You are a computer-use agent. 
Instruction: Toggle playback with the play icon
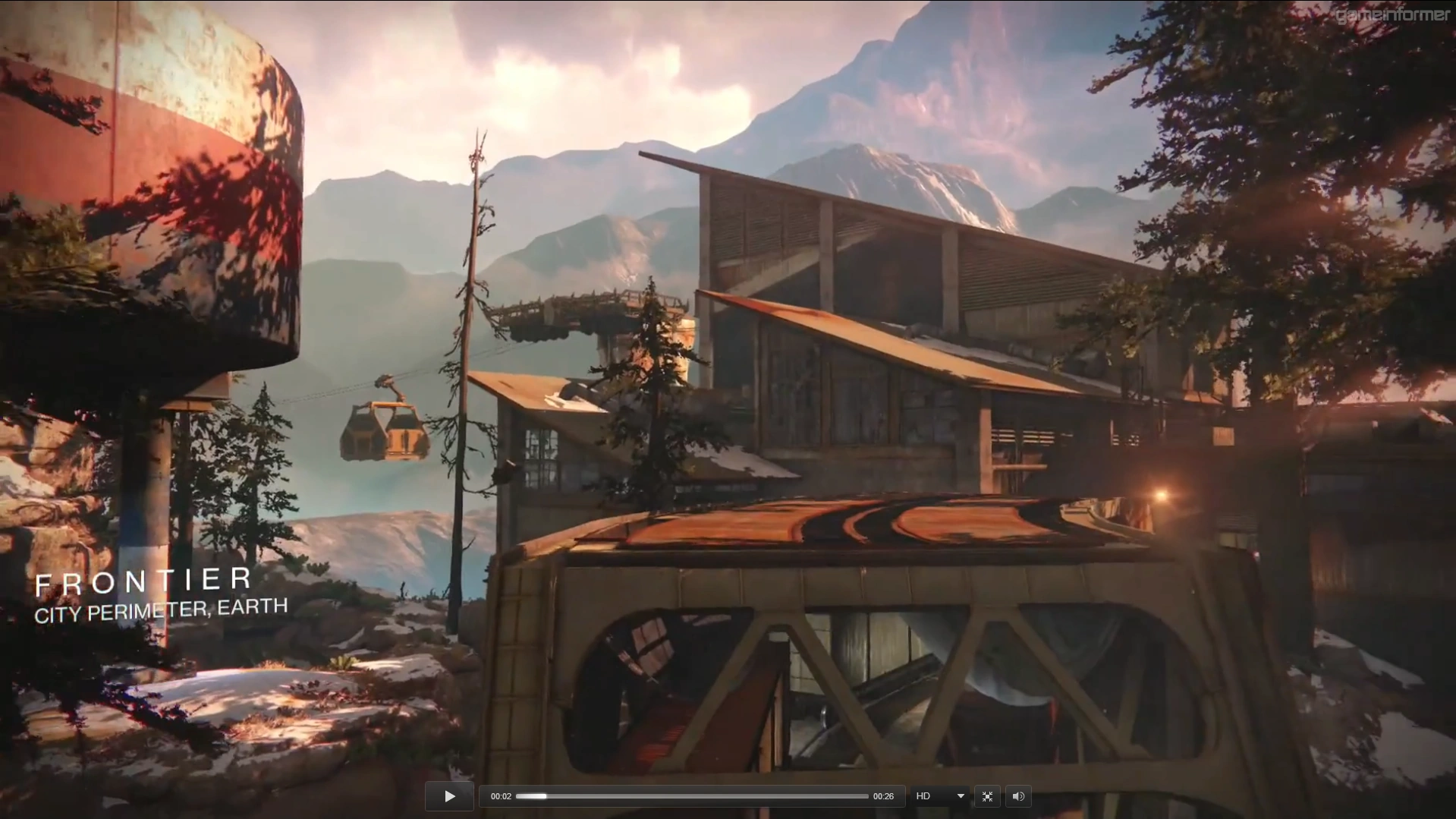point(449,796)
